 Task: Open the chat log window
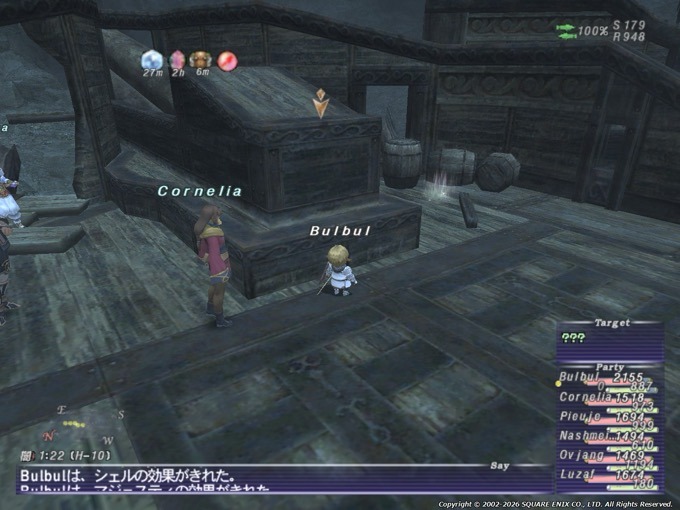(250, 478)
